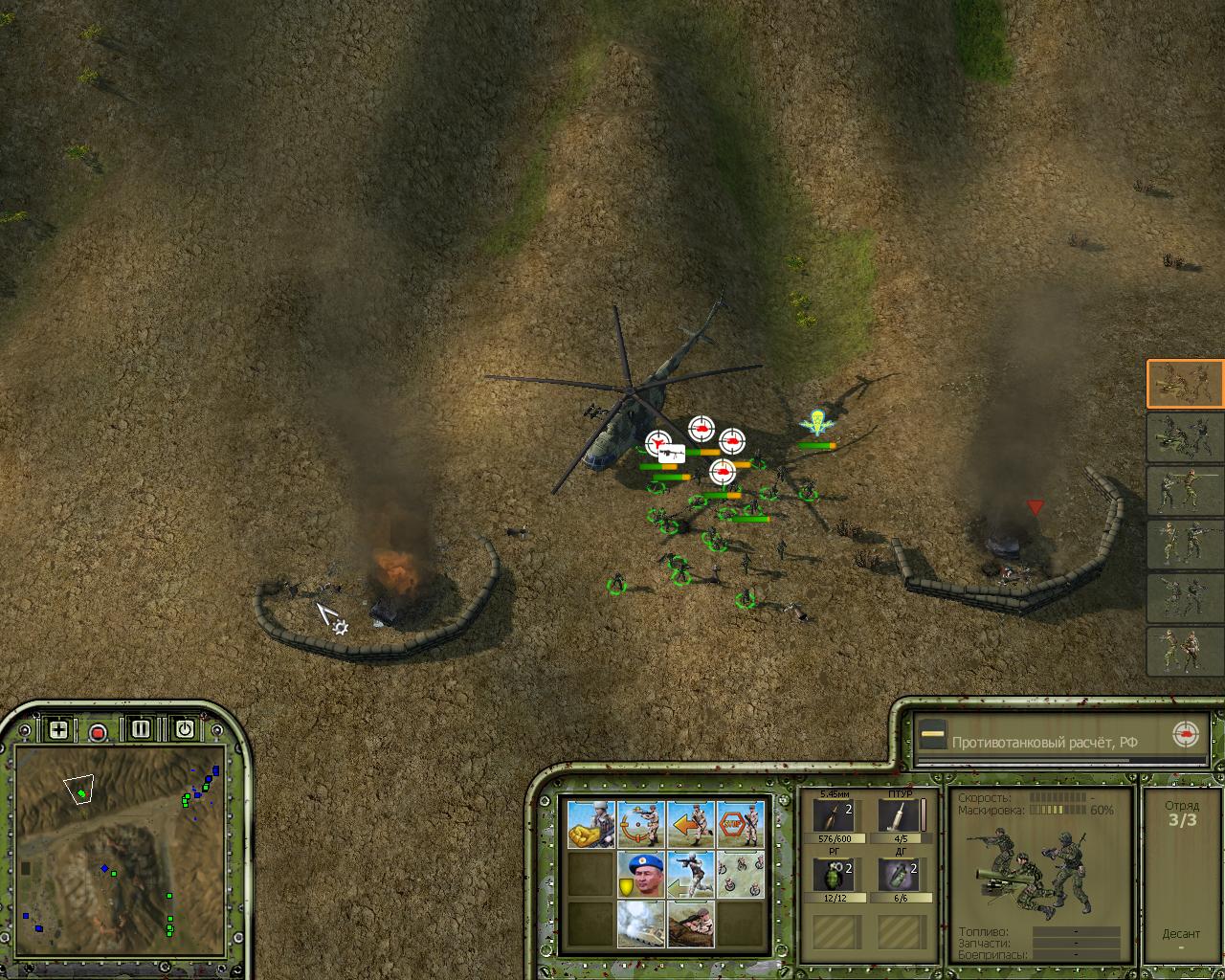This screenshot has height=980, width=1225.
Task: Click the red record button
Action: point(98,732)
